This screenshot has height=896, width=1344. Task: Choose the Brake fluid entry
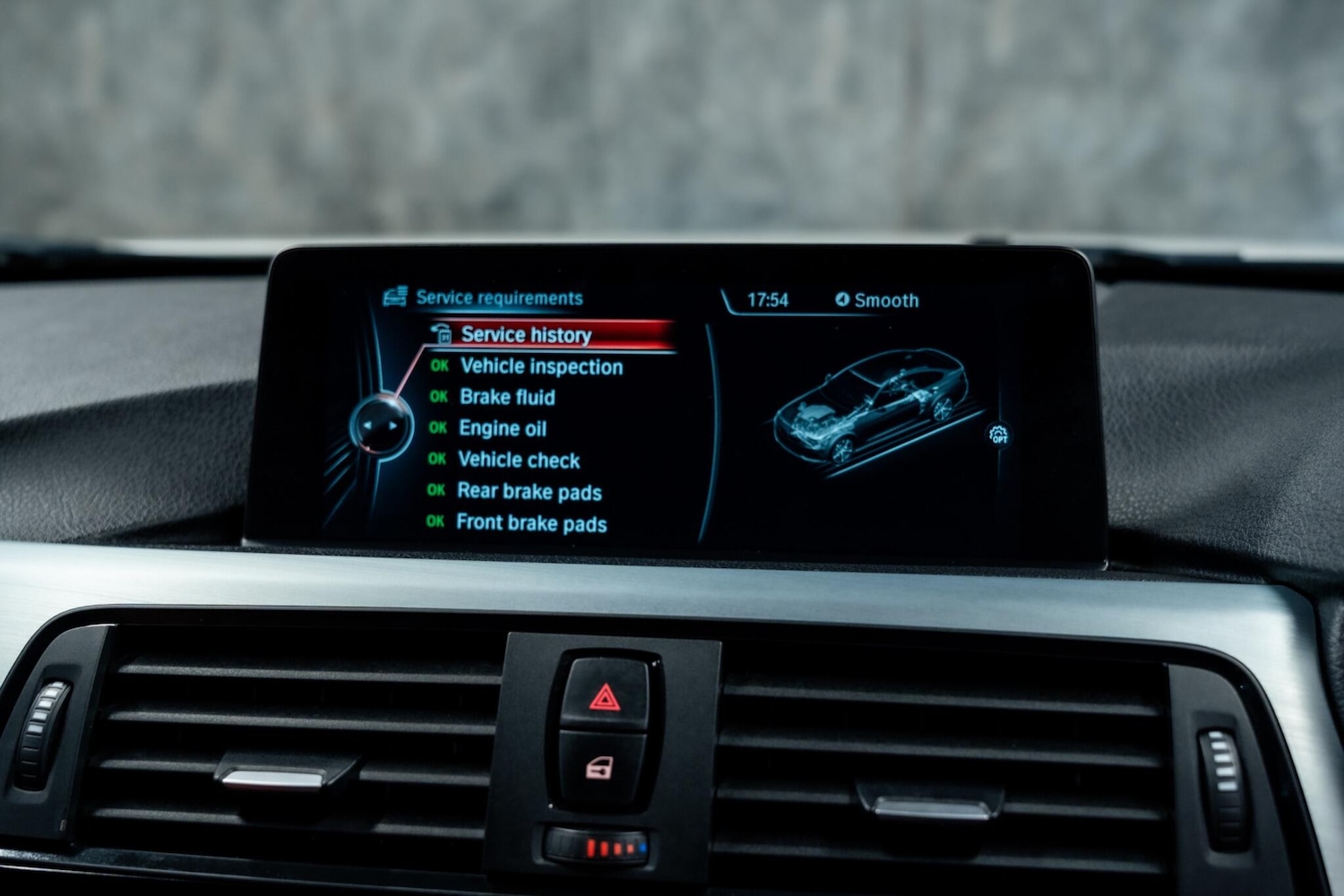pos(507,397)
